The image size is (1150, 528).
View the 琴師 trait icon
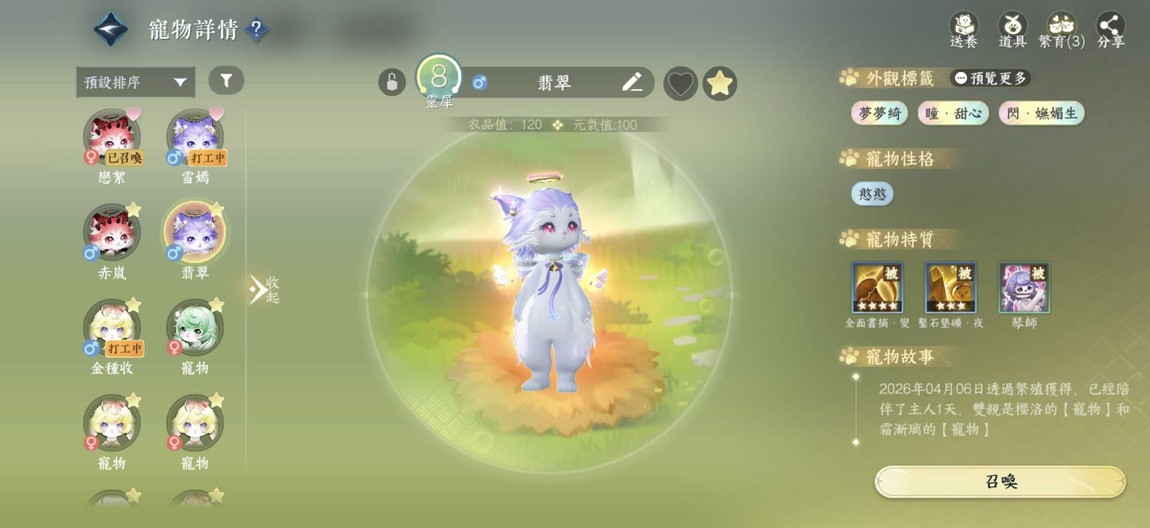click(x=1024, y=289)
